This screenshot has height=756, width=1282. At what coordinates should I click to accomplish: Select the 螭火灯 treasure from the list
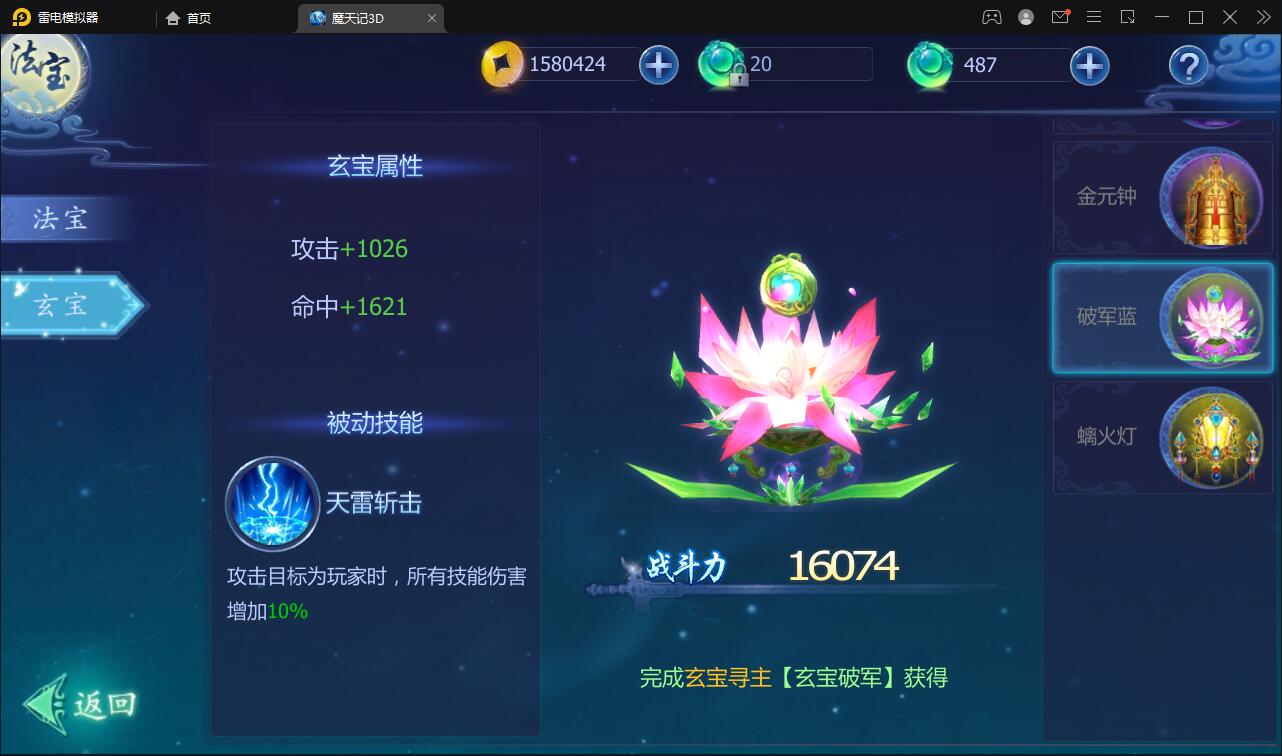1162,438
